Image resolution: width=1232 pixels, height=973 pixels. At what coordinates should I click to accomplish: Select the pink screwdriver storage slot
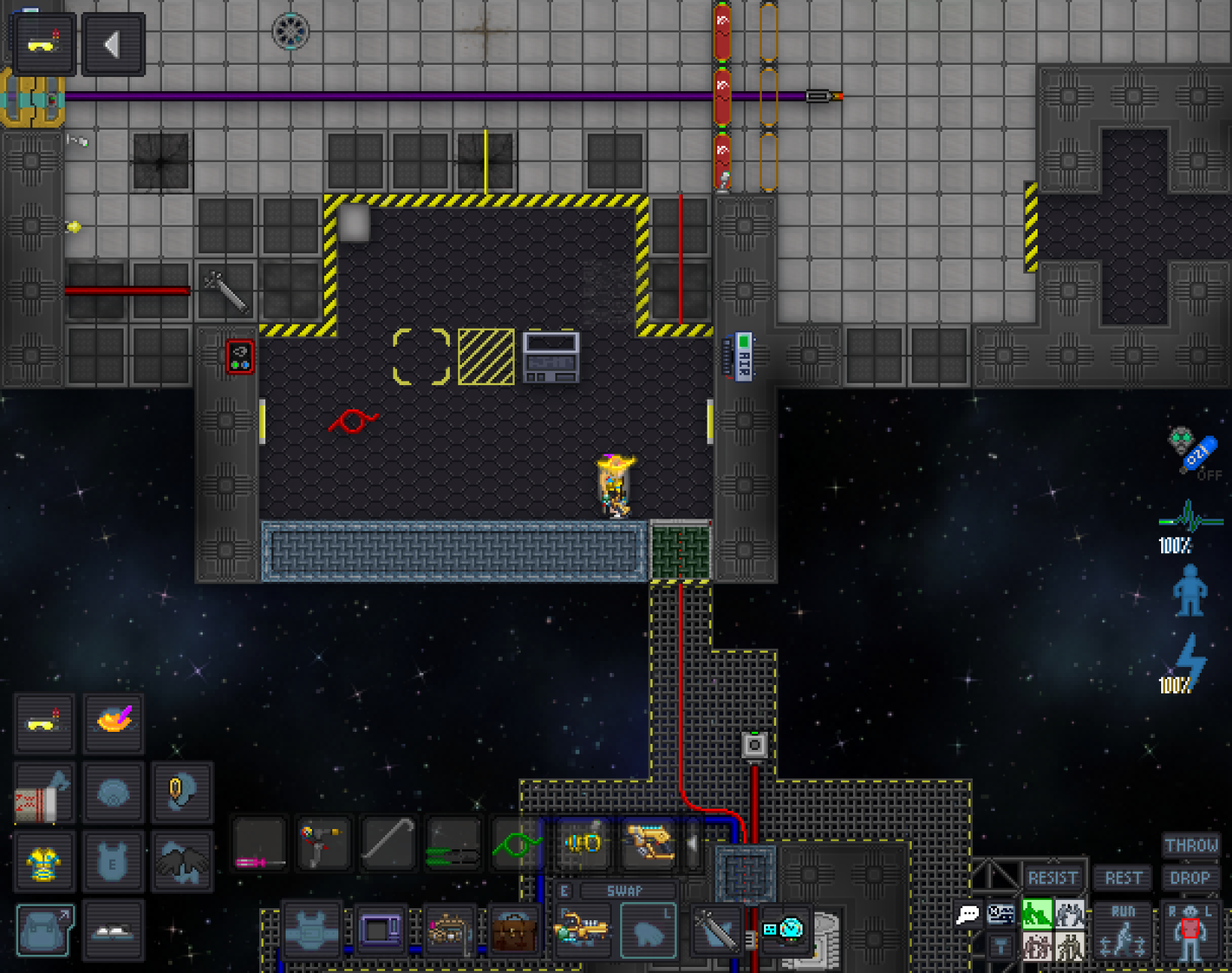point(259,844)
